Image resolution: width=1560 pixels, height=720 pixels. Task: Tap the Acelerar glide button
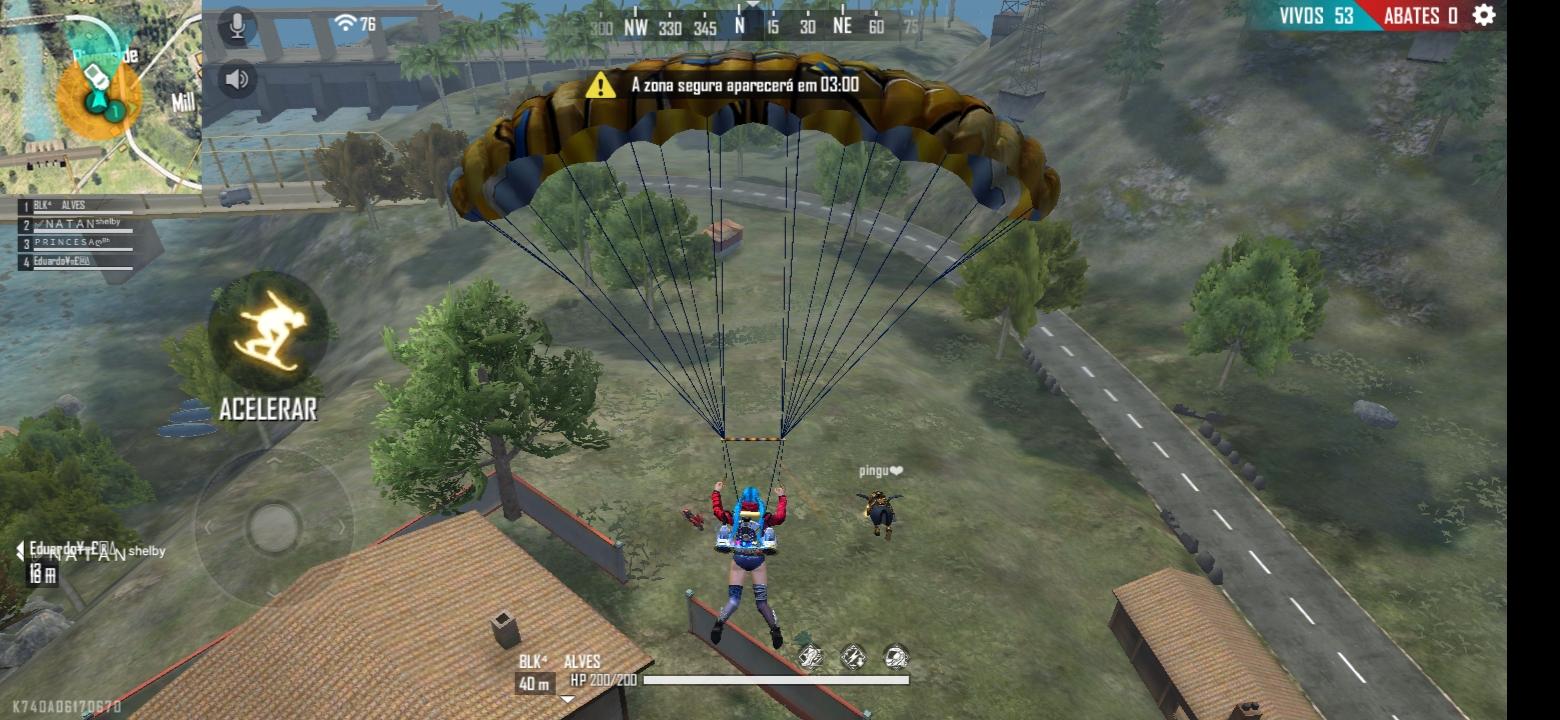(x=268, y=332)
